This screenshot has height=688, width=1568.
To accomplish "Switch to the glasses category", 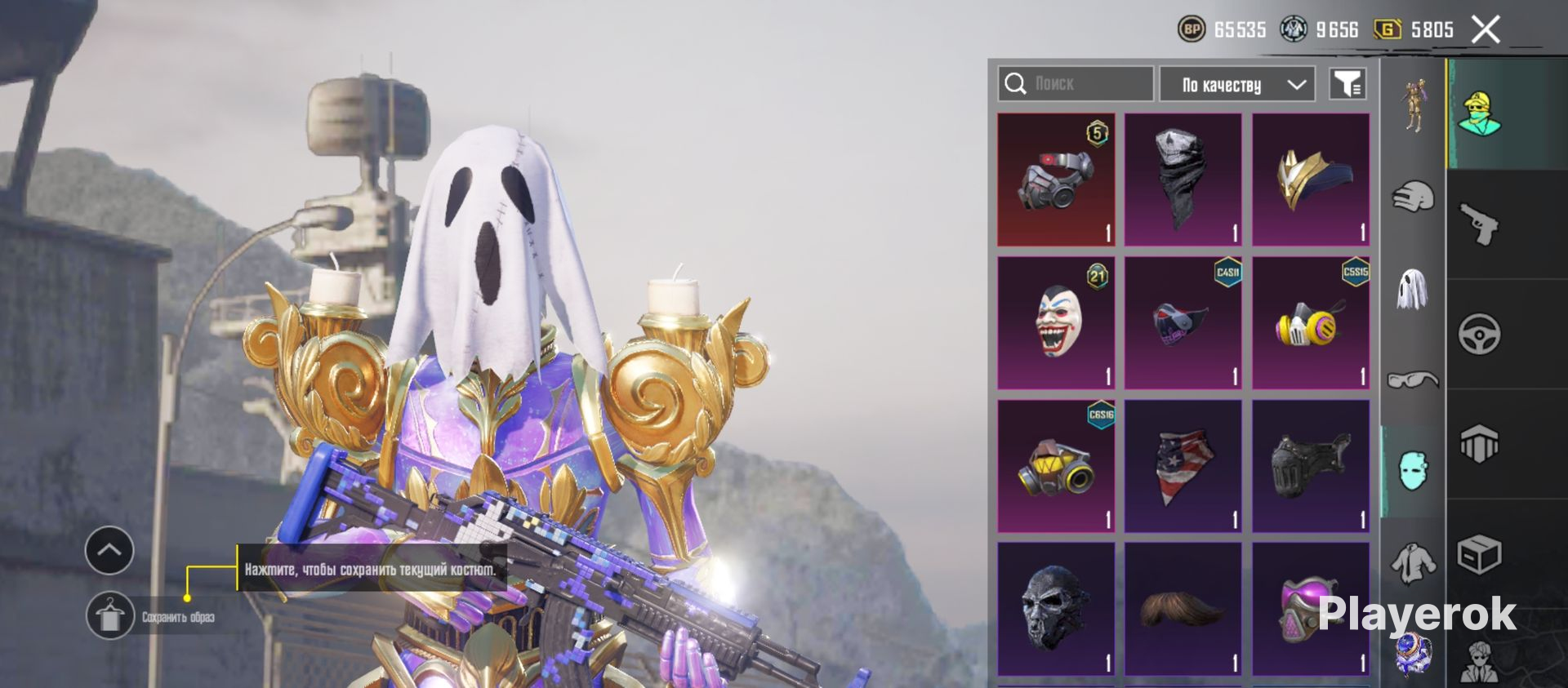I will 1413,380.
